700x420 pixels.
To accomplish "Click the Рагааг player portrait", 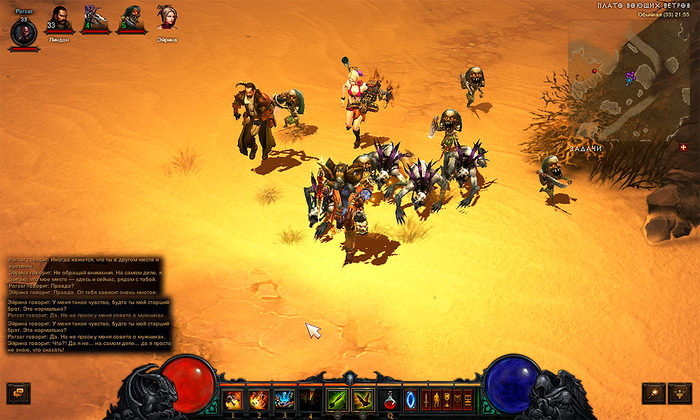I will click(x=23, y=32).
